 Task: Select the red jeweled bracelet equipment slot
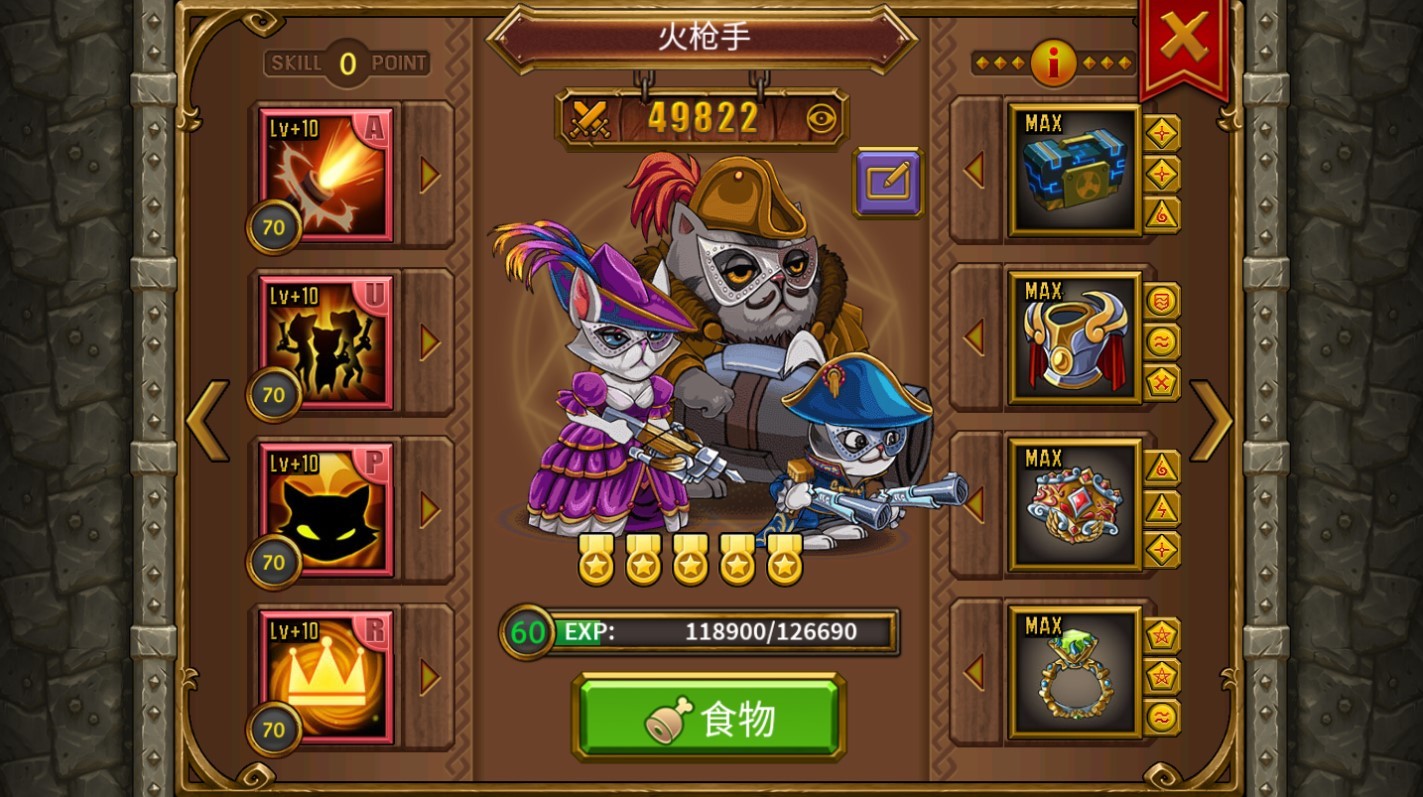pos(1074,505)
